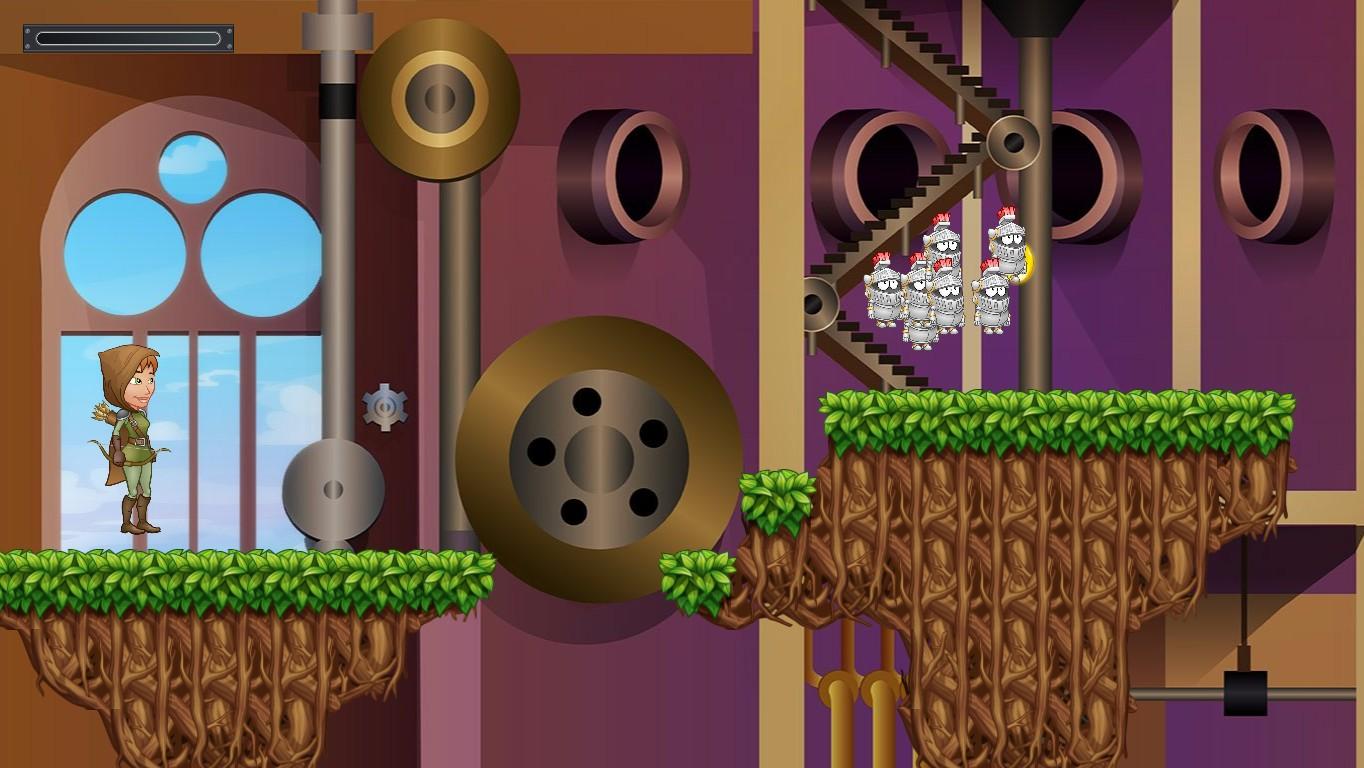Click the small gray gear above the piston wheel

tap(383, 406)
